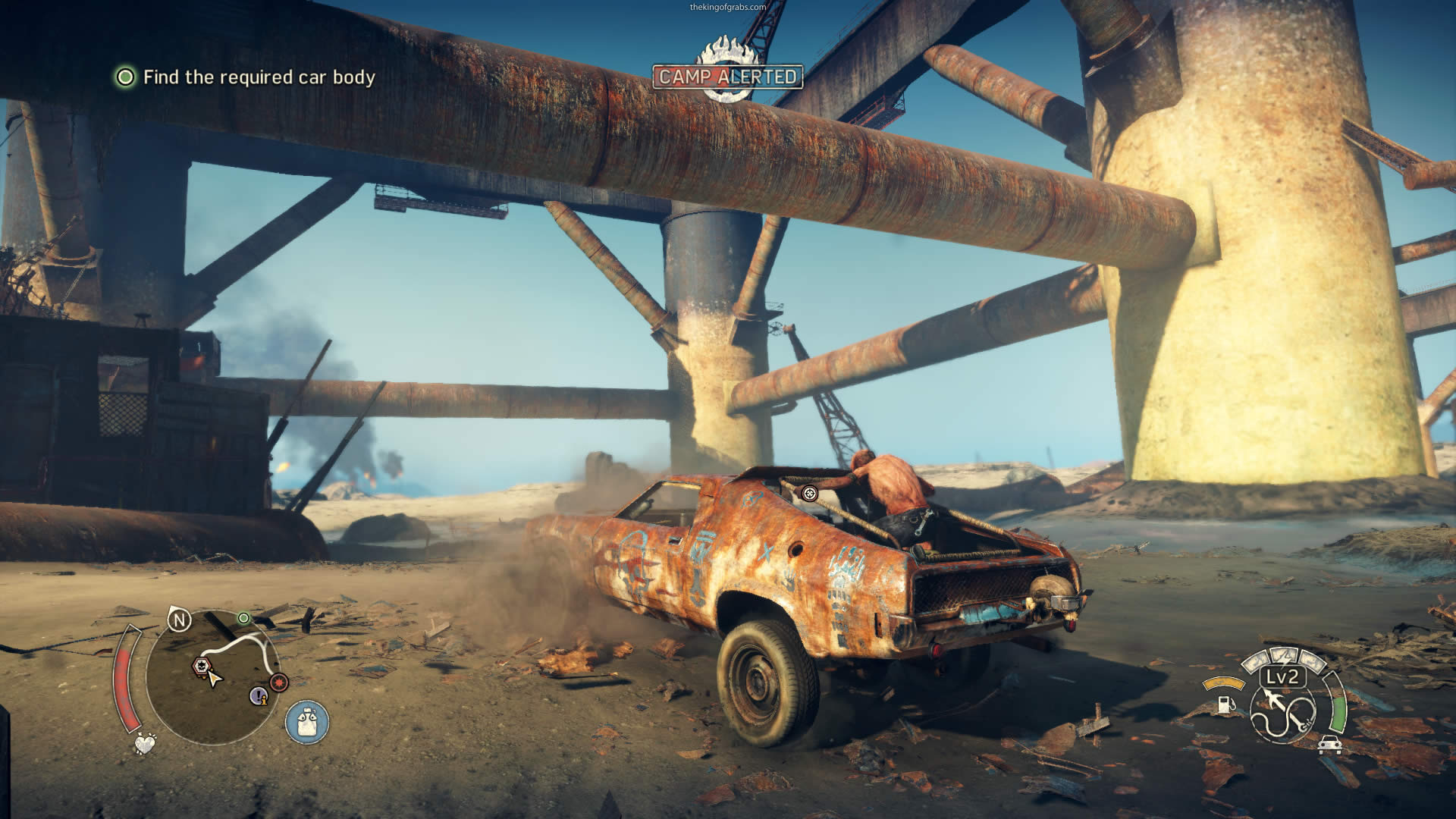Select the green objective marker on minimap
This screenshot has height=819, width=1456.
(243, 619)
